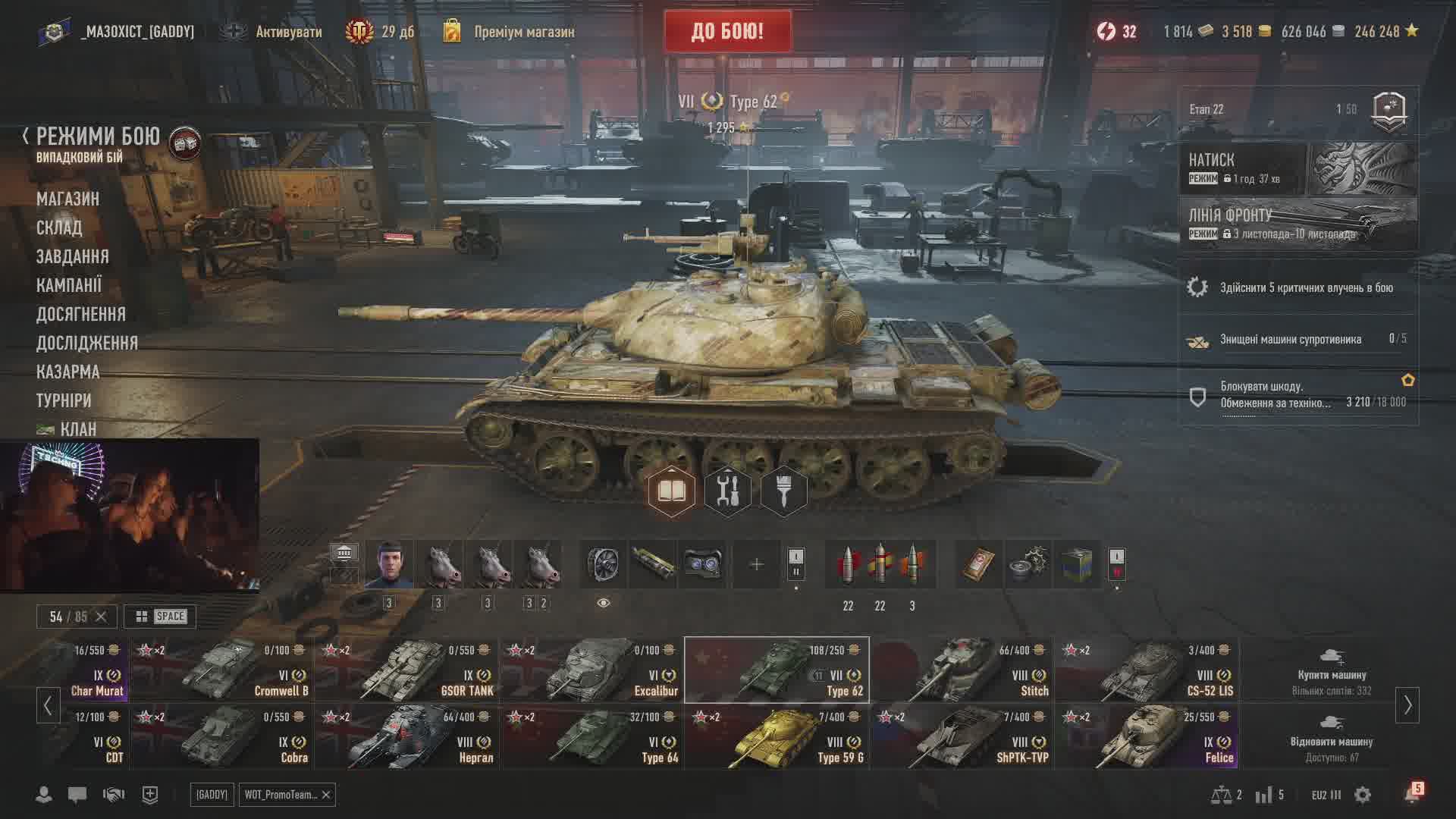Viewport: 1456px width, 819px height.
Task: Clear the 54/85 carousel filter
Action: (101, 617)
